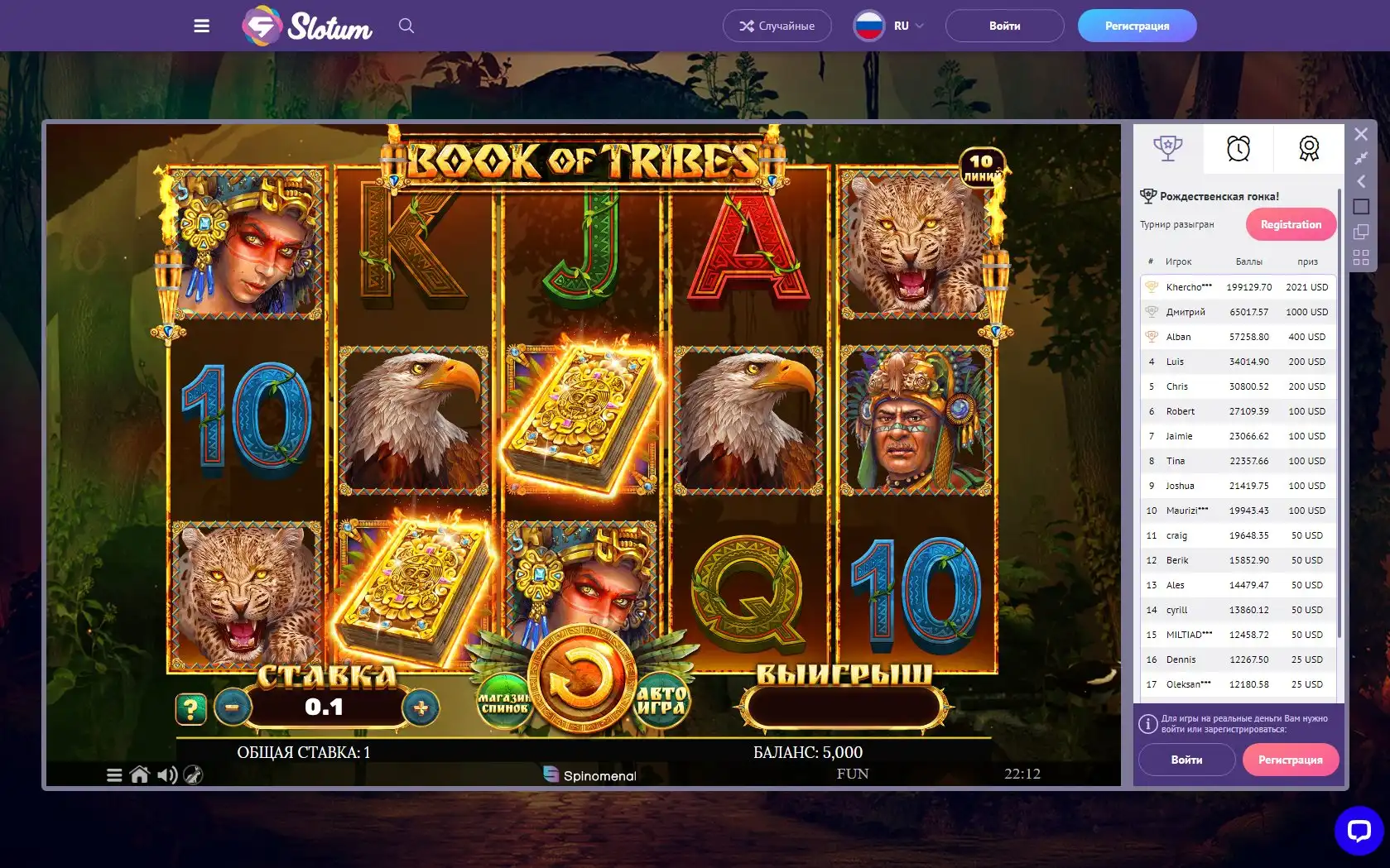Pick a random game via Случайные
The image size is (1390, 868).
(x=777, y=26)
